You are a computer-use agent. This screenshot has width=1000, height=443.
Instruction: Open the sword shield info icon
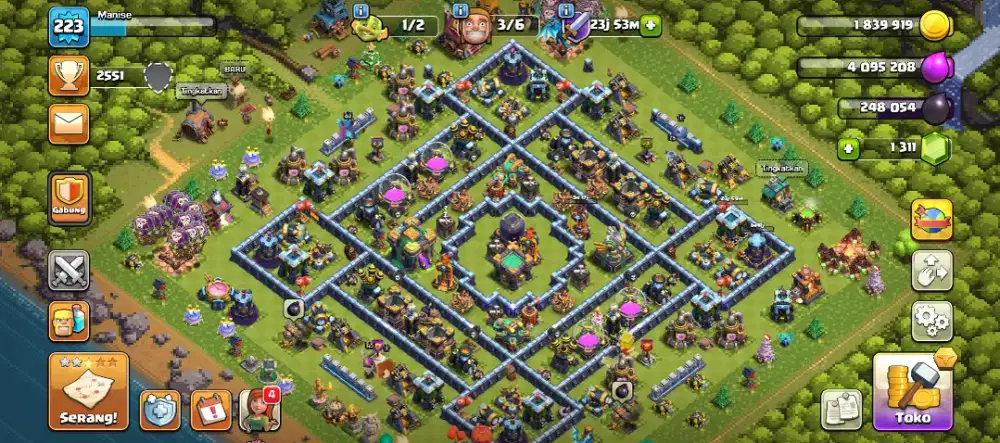(567, 11)
